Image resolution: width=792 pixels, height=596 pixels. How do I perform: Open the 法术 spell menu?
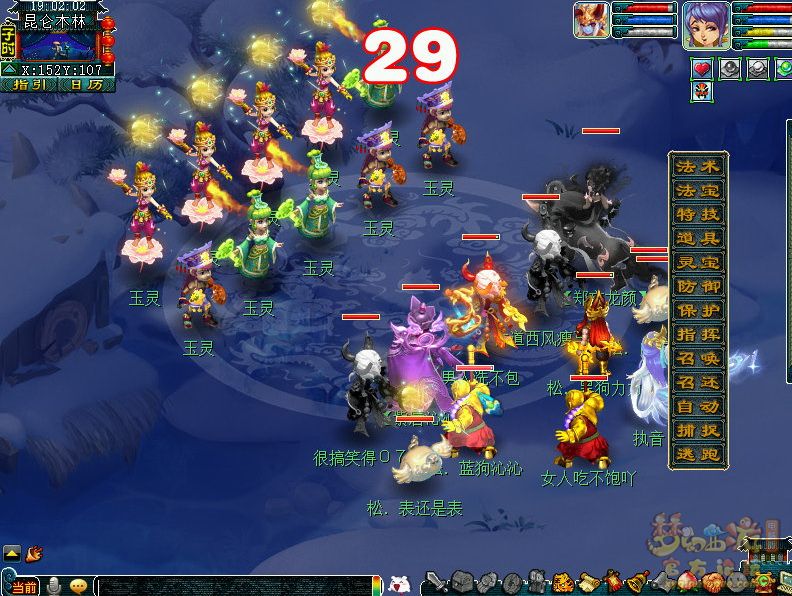tap(697, 166)
